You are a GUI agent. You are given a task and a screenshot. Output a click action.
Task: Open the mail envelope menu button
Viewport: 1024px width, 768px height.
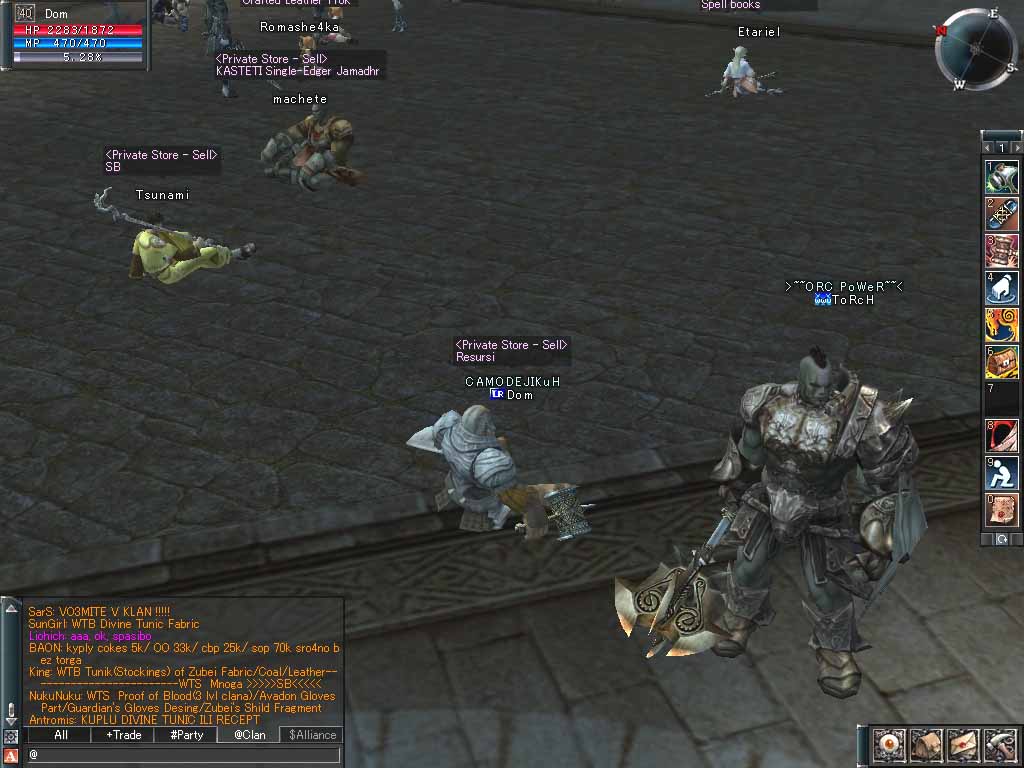(962, 745)
